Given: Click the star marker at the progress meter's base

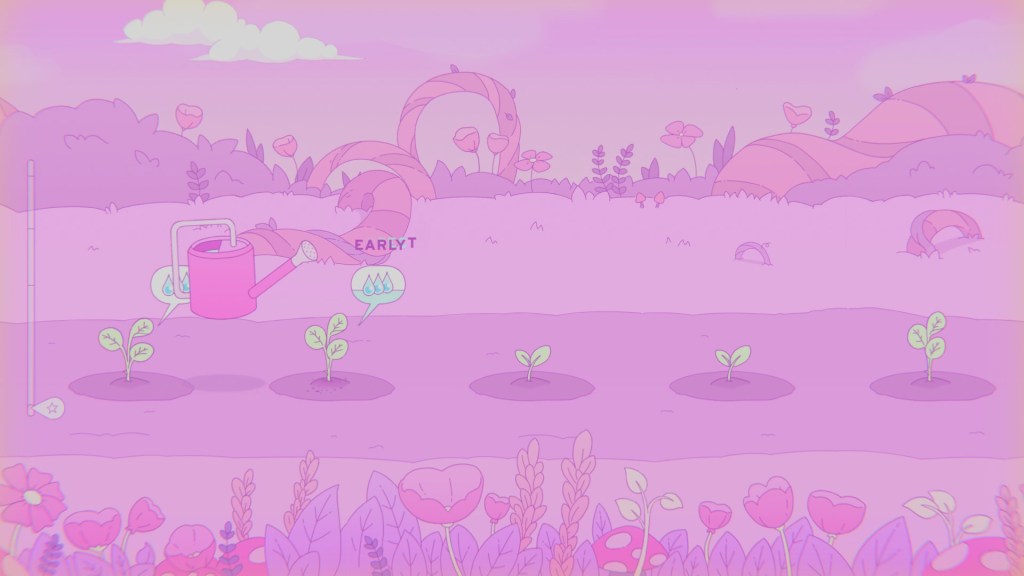Looking at the screenshot, I should click(x=48, y=408).
